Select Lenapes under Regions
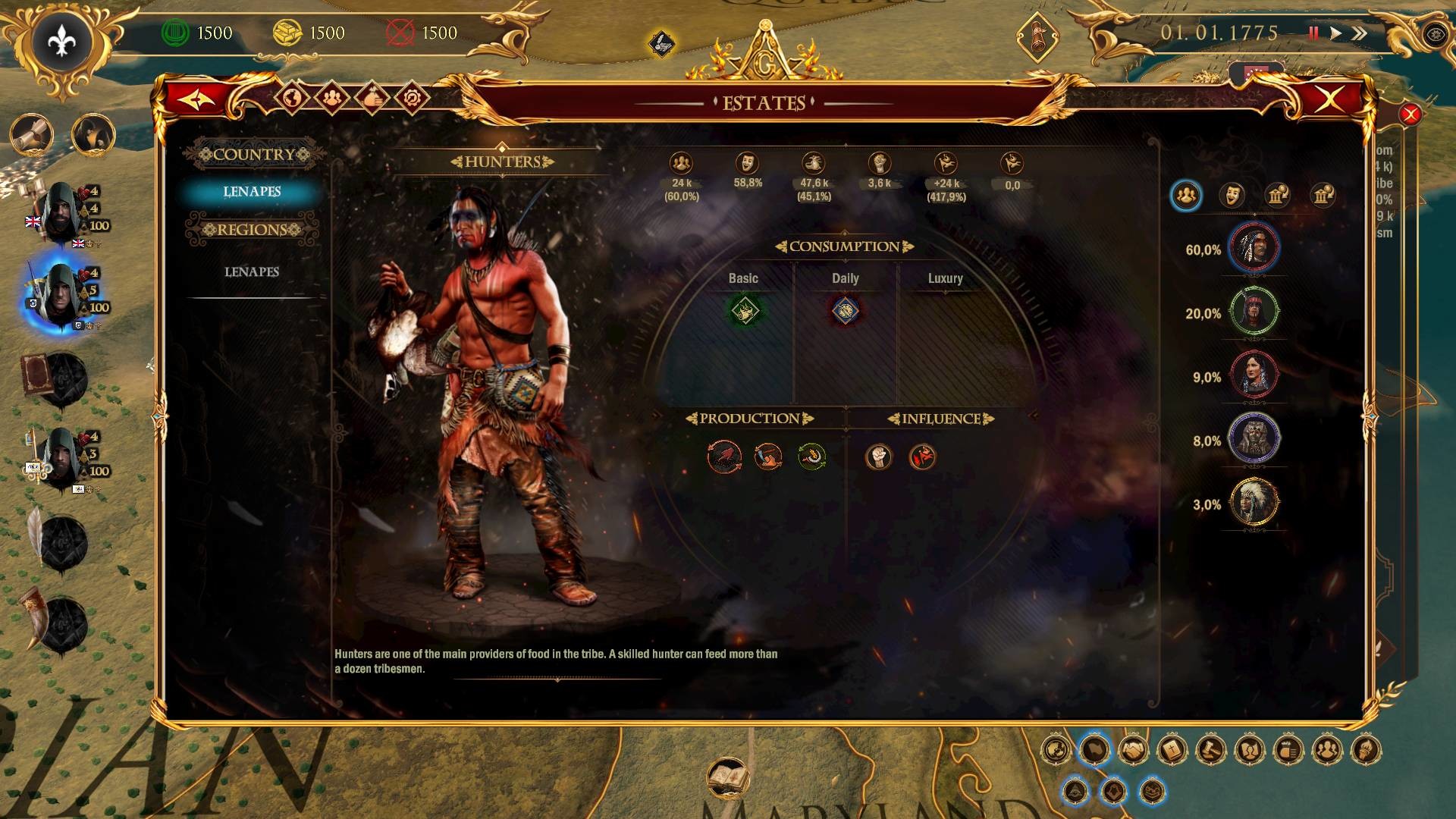Screen dimensions: 1456x819 [252, 272]
